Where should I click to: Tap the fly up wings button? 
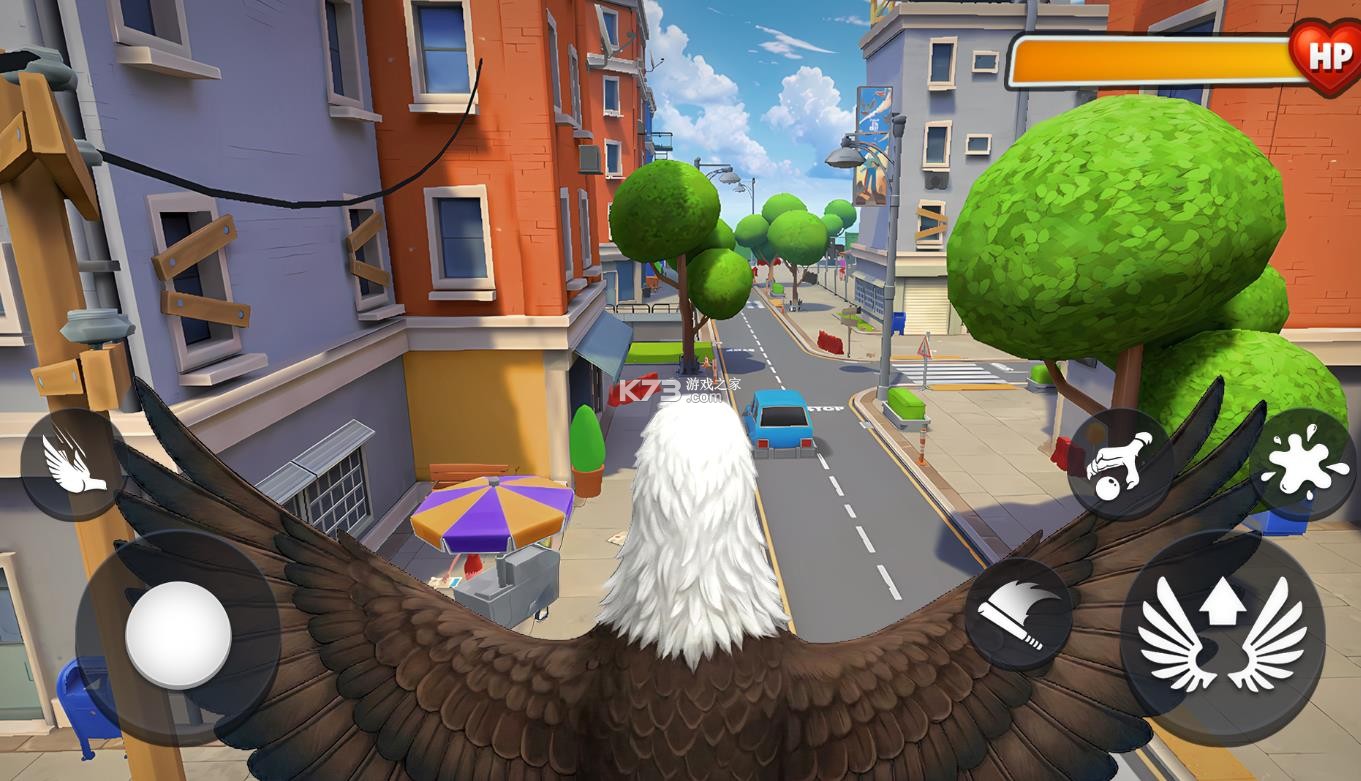[x=1222, y=636]
